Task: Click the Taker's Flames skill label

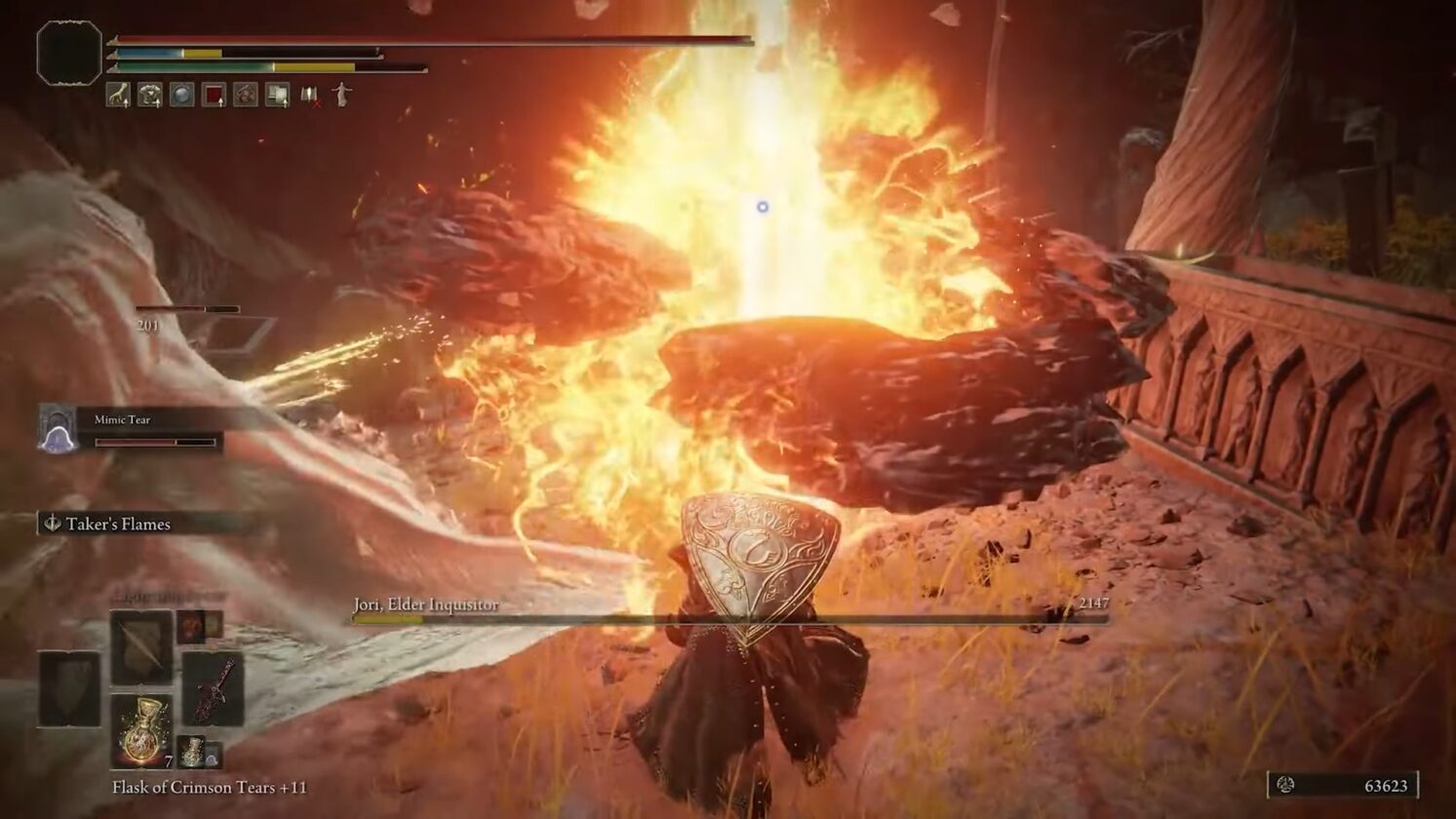Action: (x=117, y=525)
